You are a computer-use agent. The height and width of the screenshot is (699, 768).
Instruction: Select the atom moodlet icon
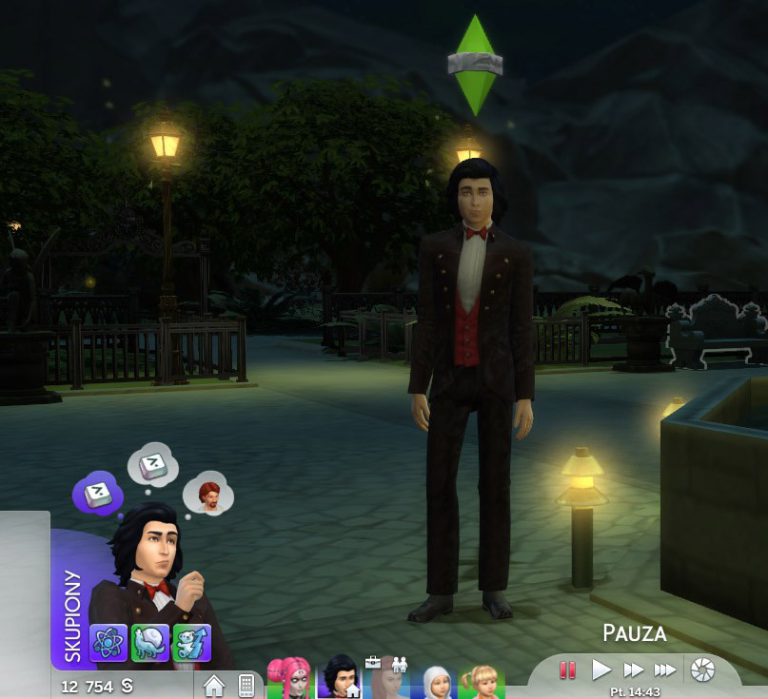[x=108, y=642]
